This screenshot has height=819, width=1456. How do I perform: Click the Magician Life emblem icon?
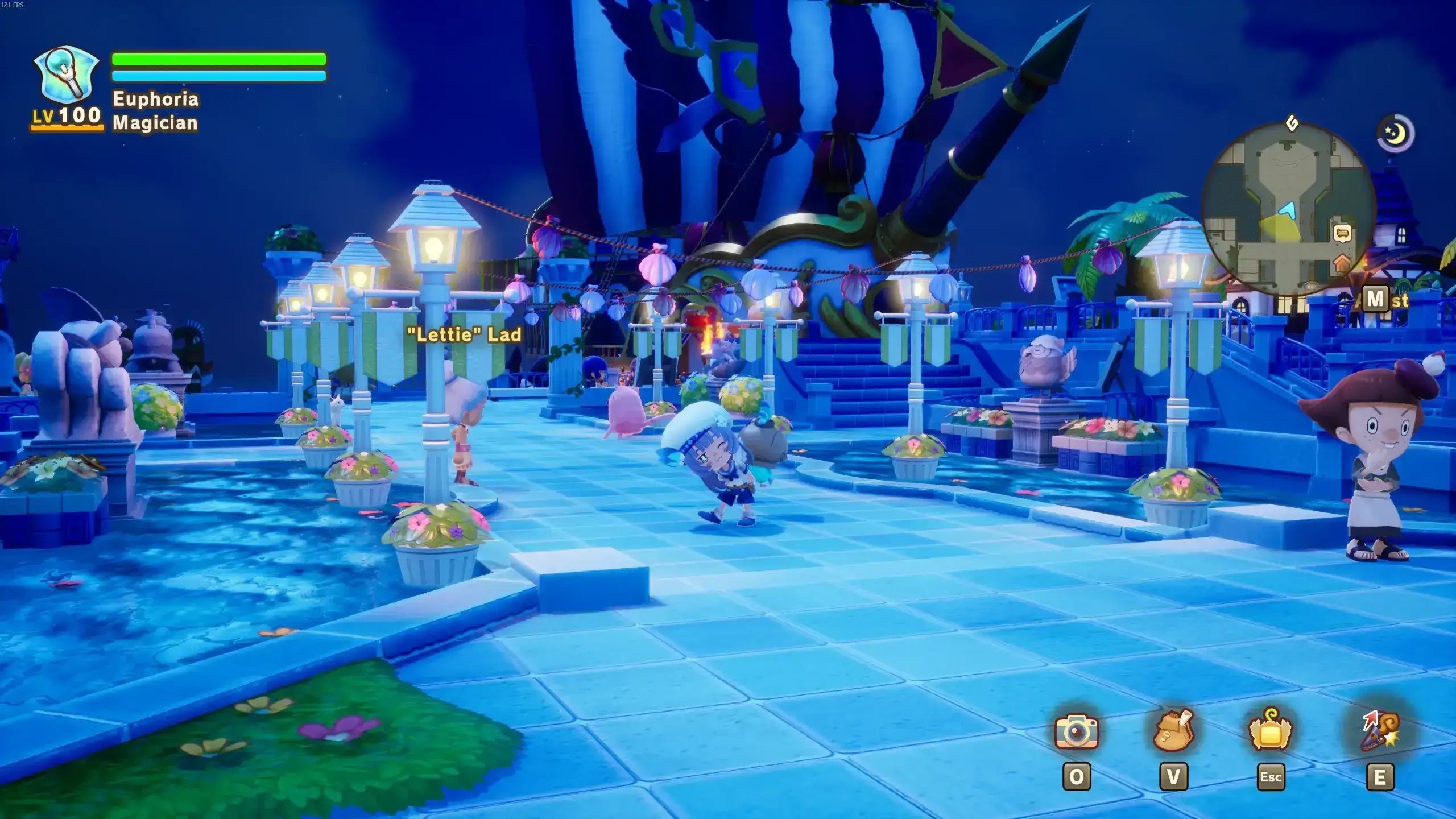[x=67, y=74]
